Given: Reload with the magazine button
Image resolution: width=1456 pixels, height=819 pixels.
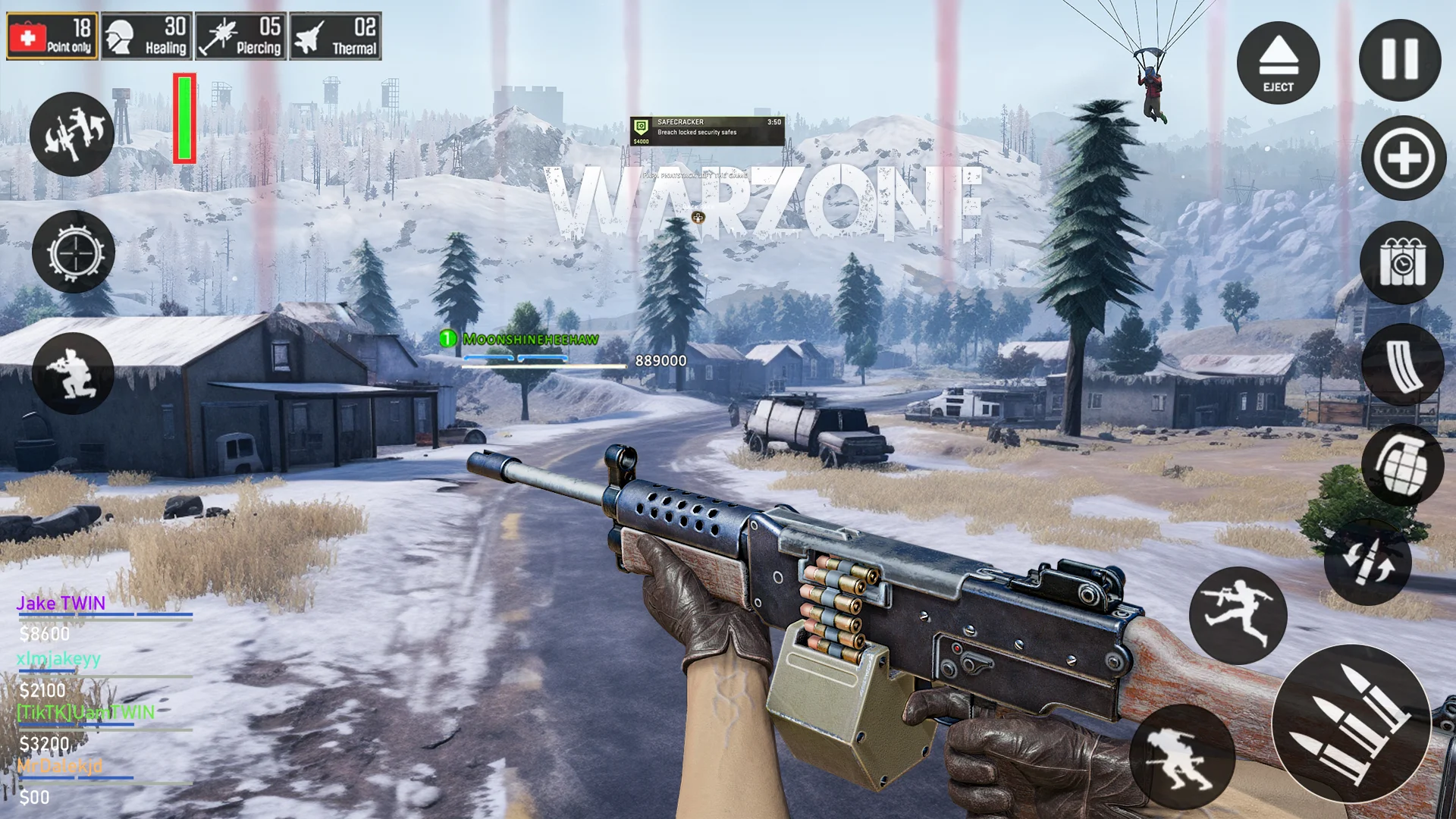Looking at the screenshot, I should pos(1402,364).
